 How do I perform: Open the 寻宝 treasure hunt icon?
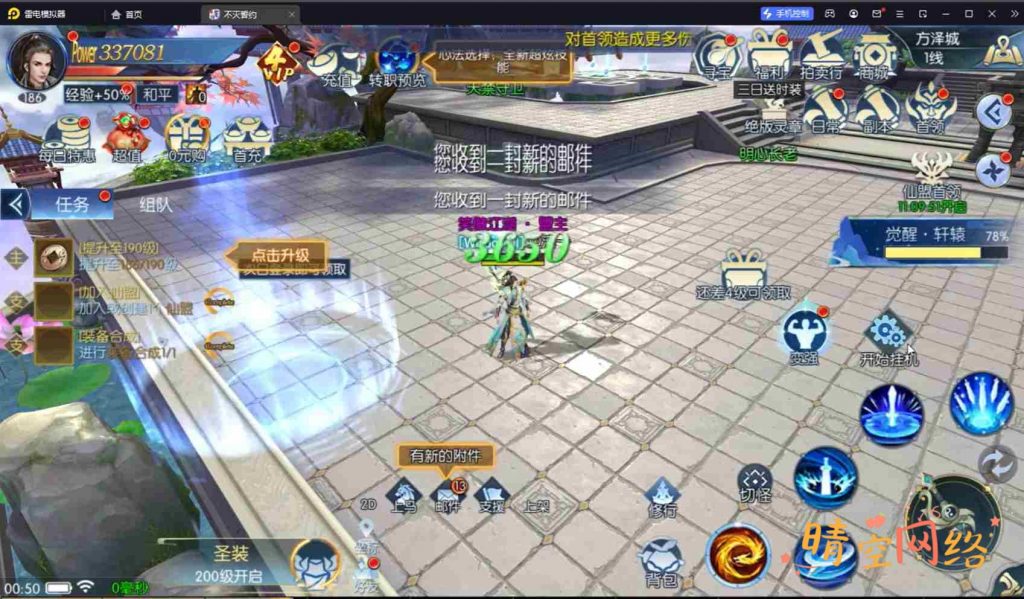click(x=716, y=54)
